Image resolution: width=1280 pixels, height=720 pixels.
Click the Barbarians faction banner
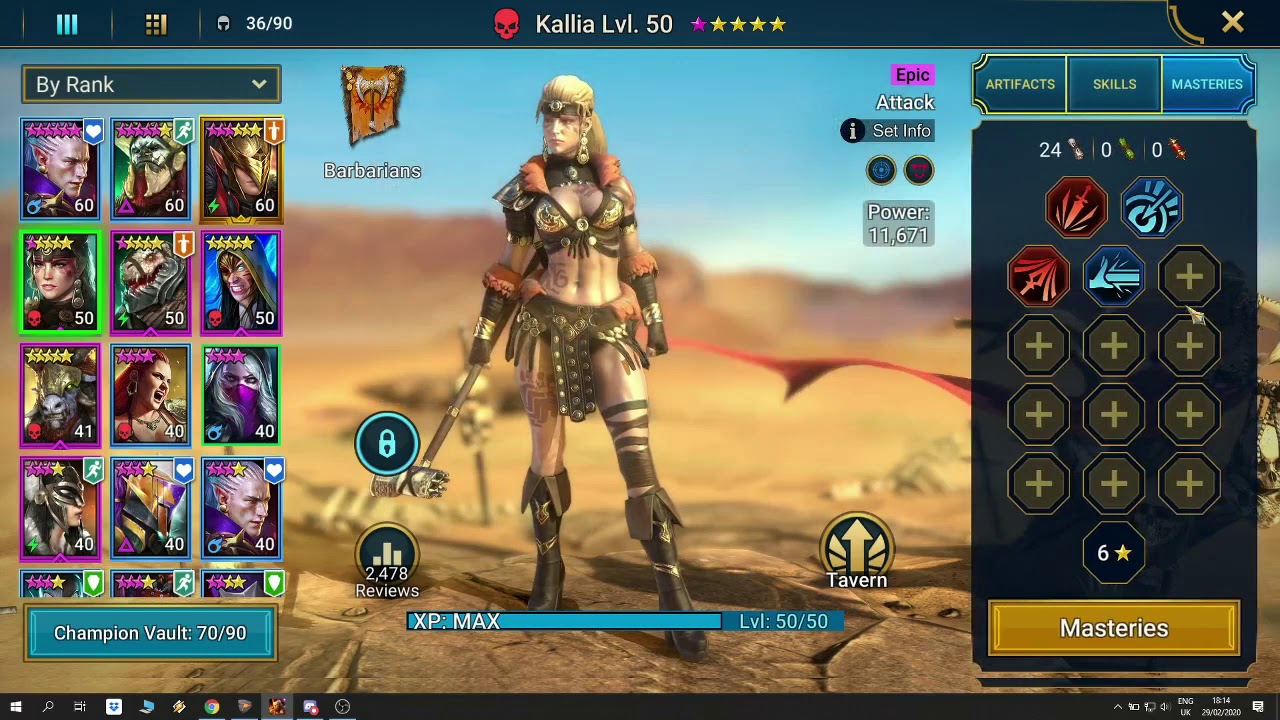tap(372, 106)
